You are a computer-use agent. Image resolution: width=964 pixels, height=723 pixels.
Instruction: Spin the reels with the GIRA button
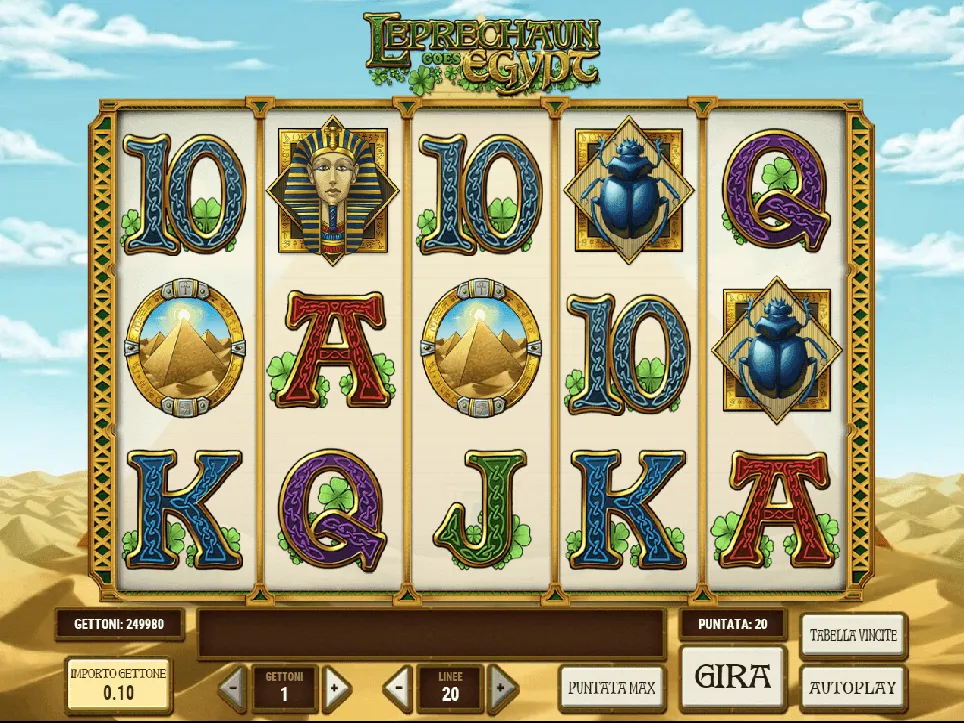(733, 678)
